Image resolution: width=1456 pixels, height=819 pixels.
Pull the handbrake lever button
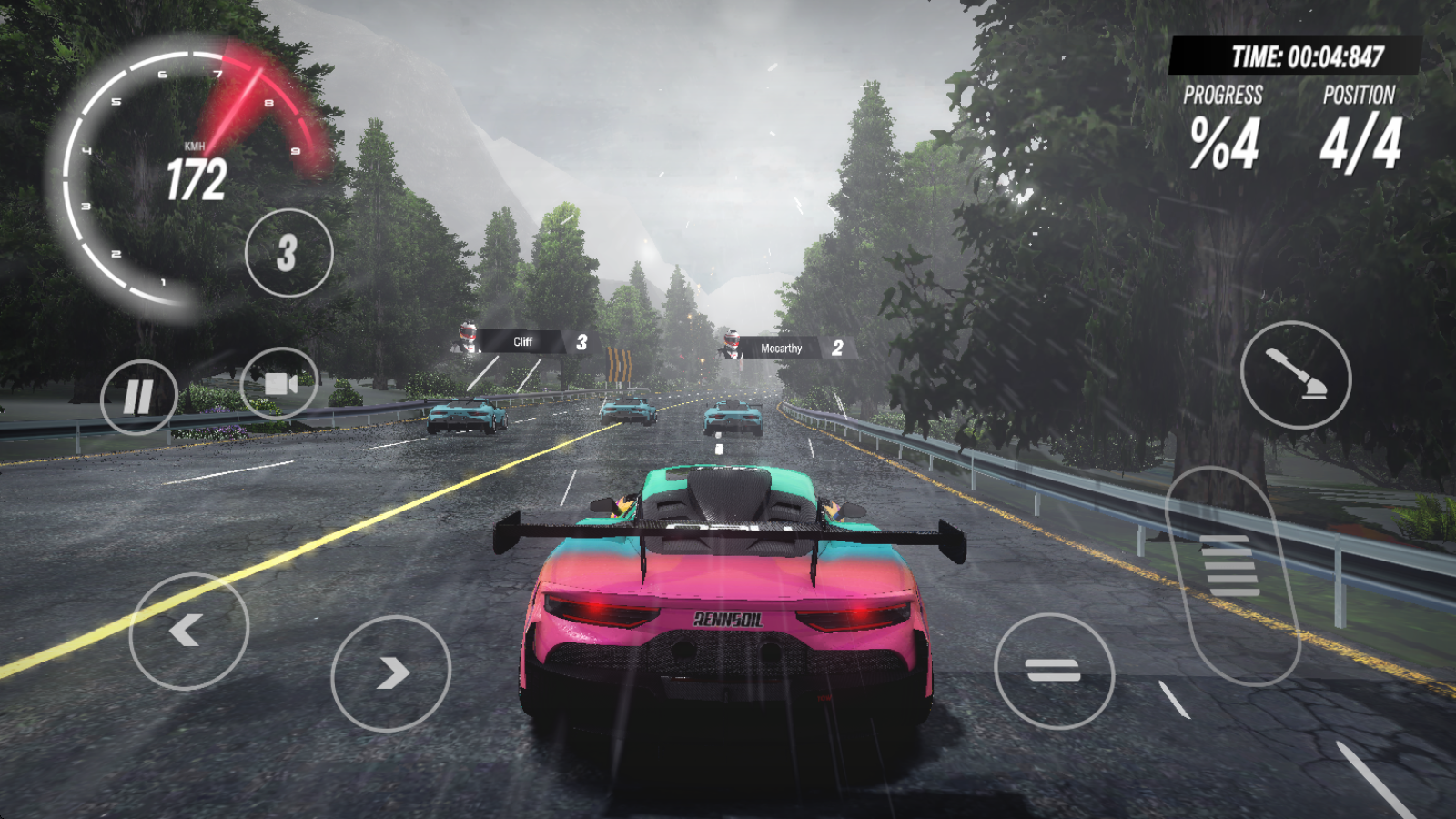[x=1295, y=374]
